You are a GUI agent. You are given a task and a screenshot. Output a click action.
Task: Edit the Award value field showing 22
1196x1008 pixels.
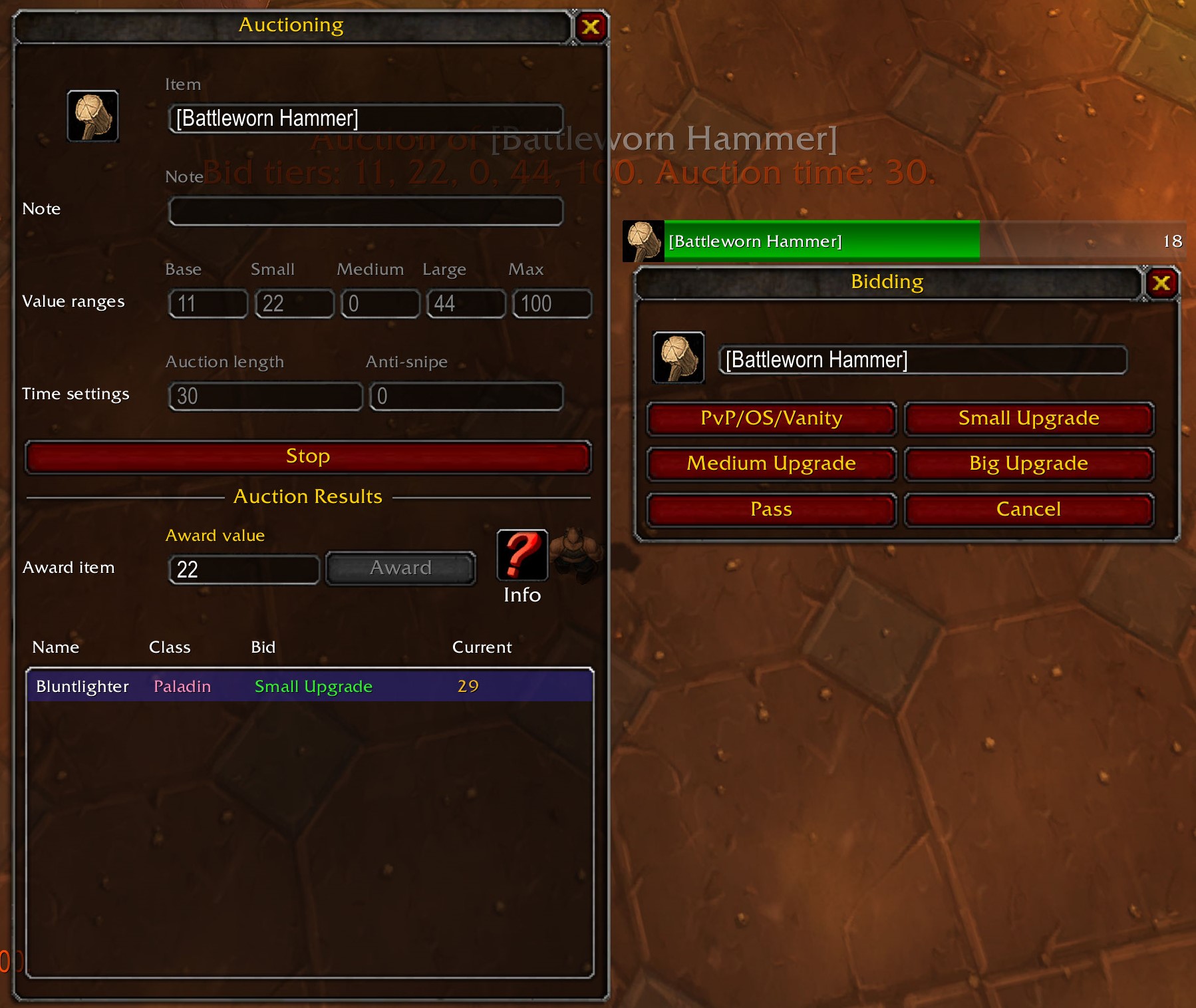243,569
